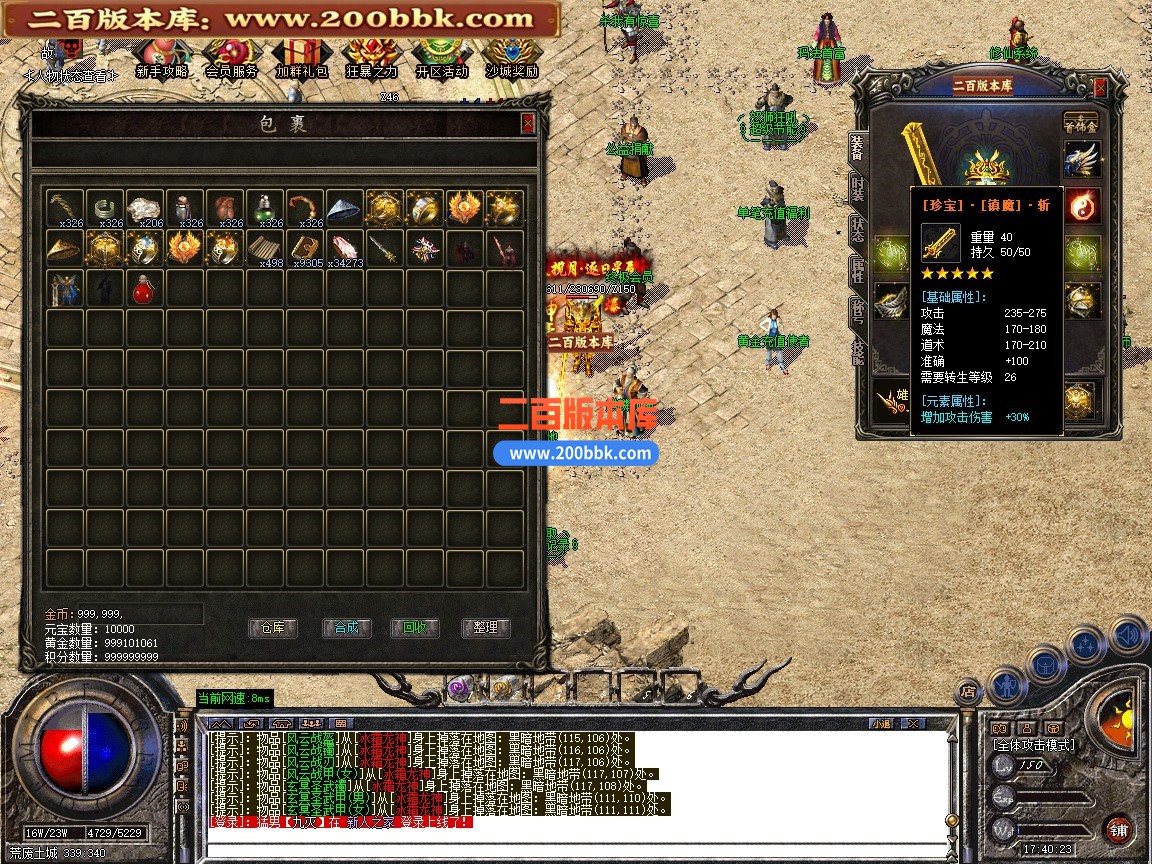Open the 回收 recycle button
Image resolution: width=1152 pixels, height=864 pixels.
point(415,628)
